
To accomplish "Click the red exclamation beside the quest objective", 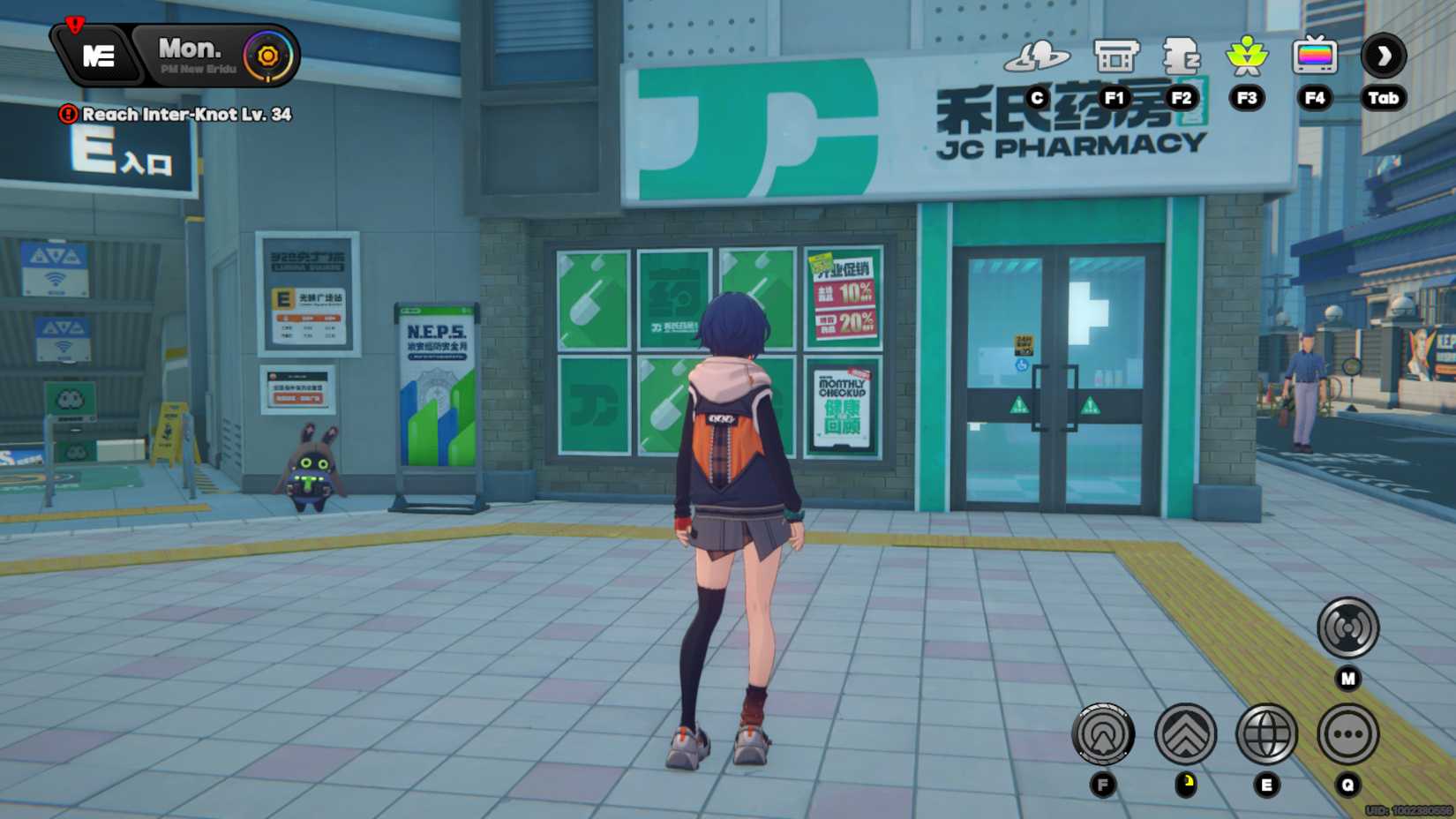I will click(x=67, y=115).
